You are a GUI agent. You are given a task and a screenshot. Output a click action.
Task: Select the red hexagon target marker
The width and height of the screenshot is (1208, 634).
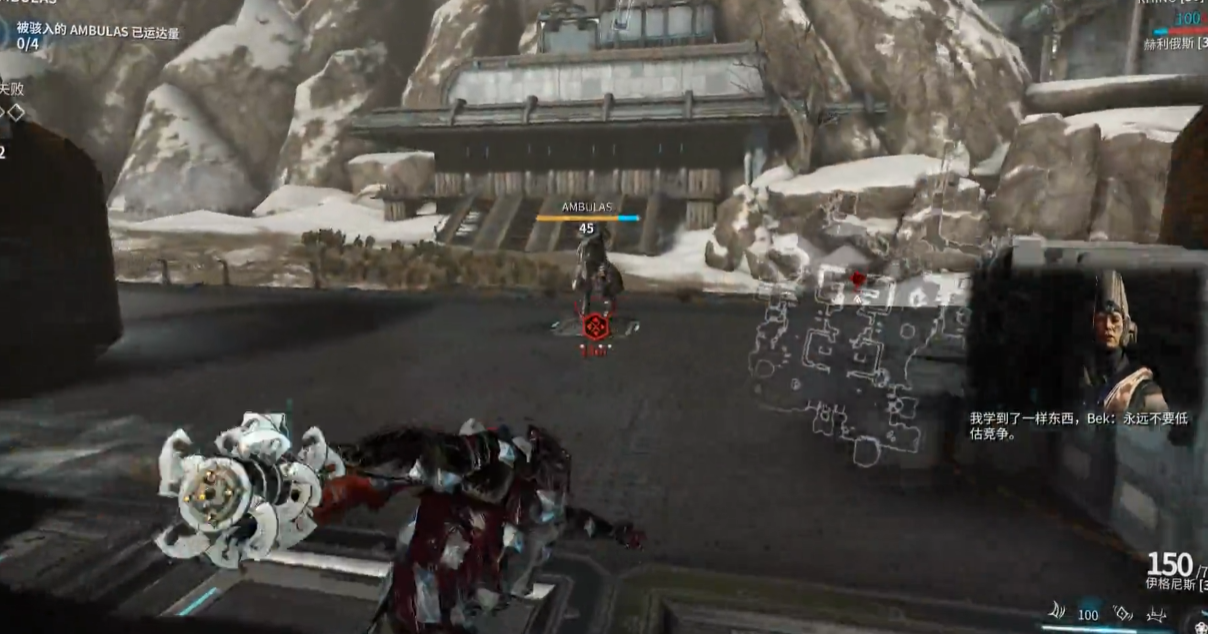pyautogui.click(x=596, y=326)
